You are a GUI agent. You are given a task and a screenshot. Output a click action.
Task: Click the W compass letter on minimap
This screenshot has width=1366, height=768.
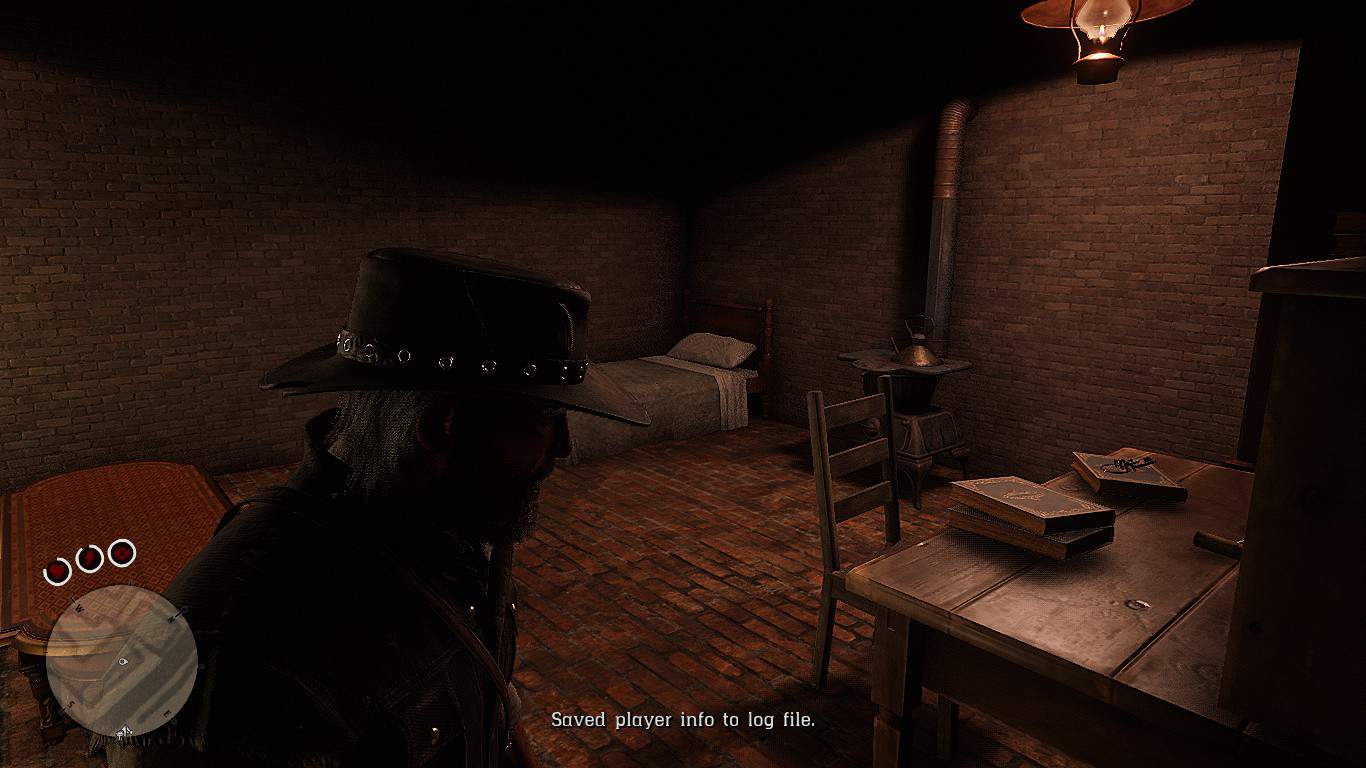click(79, 608)
